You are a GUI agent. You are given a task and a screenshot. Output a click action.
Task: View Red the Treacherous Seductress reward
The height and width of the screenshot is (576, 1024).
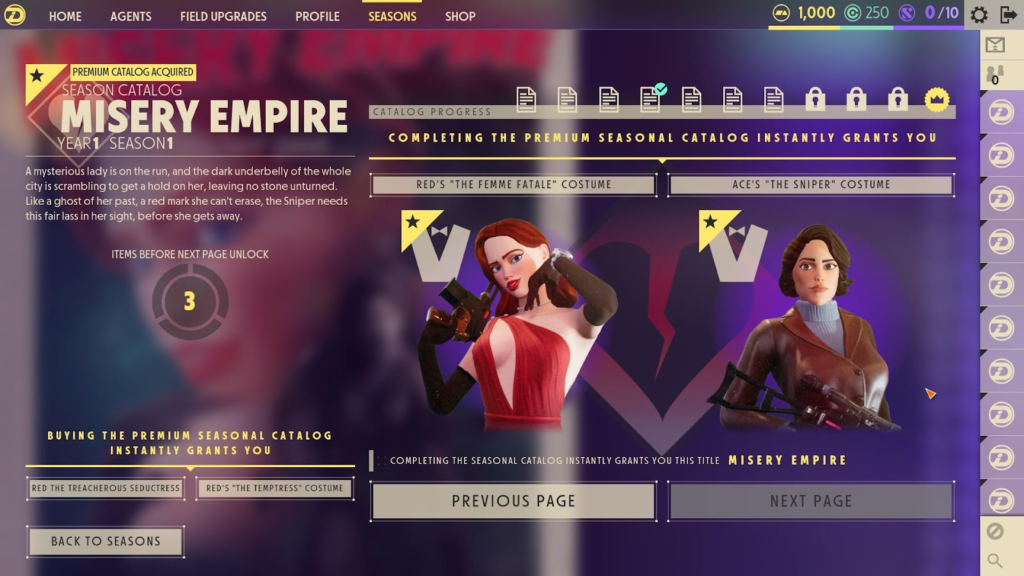point(106,488)
